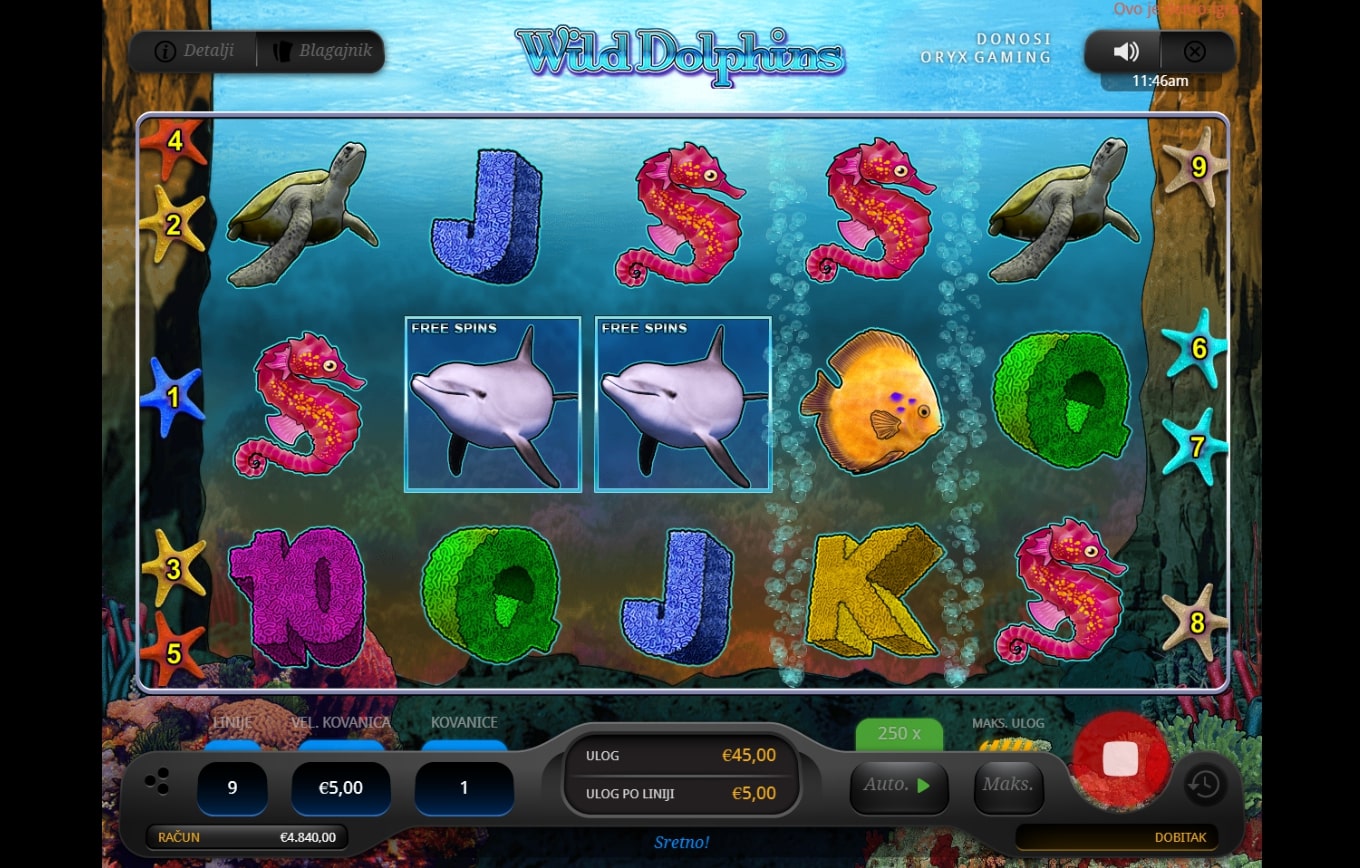Select payline 1 blue starfish
The image size is (1360, 868).
click(x=172, y=397)
